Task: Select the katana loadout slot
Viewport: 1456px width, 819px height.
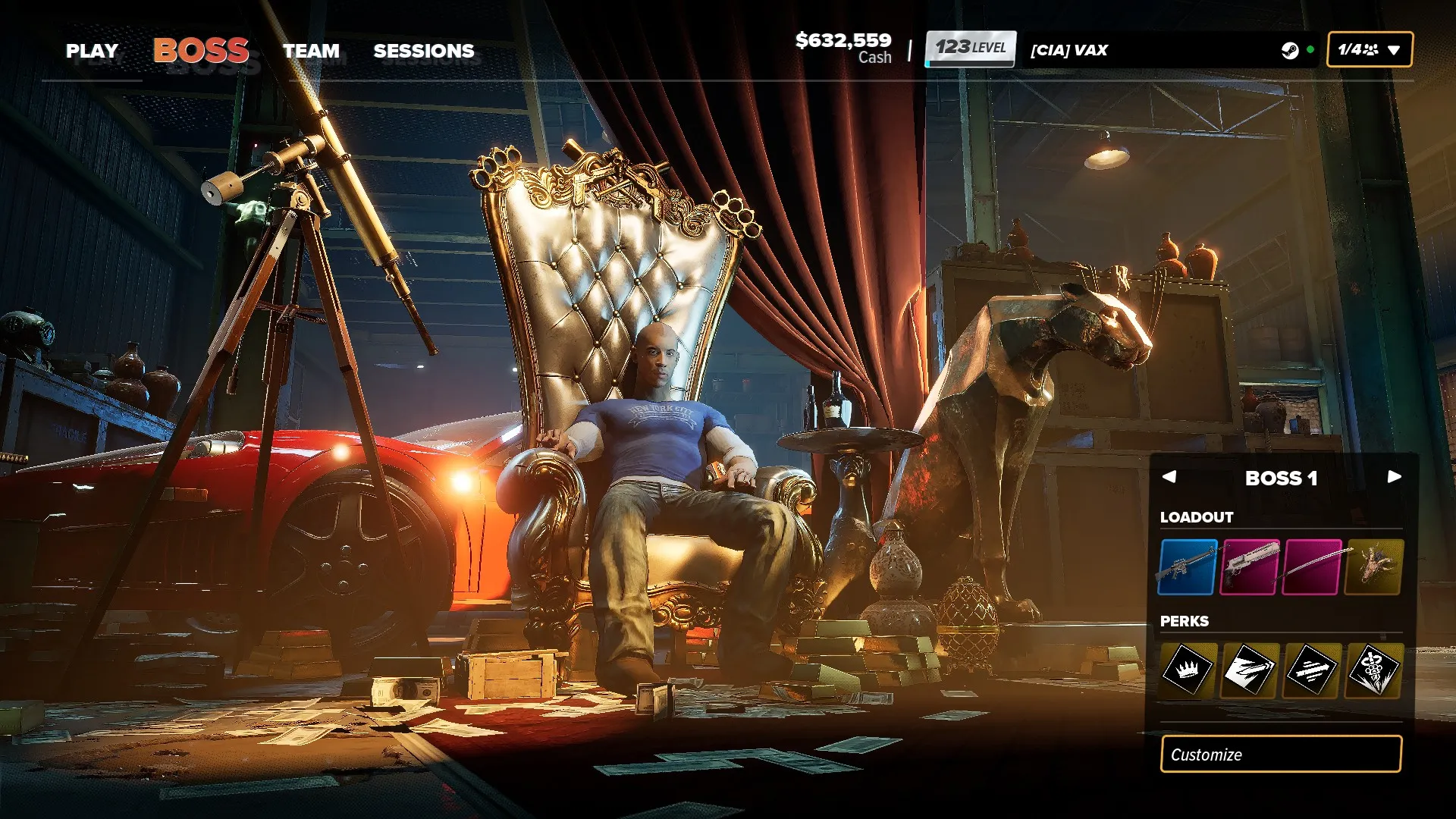Action: [1313, 567]
